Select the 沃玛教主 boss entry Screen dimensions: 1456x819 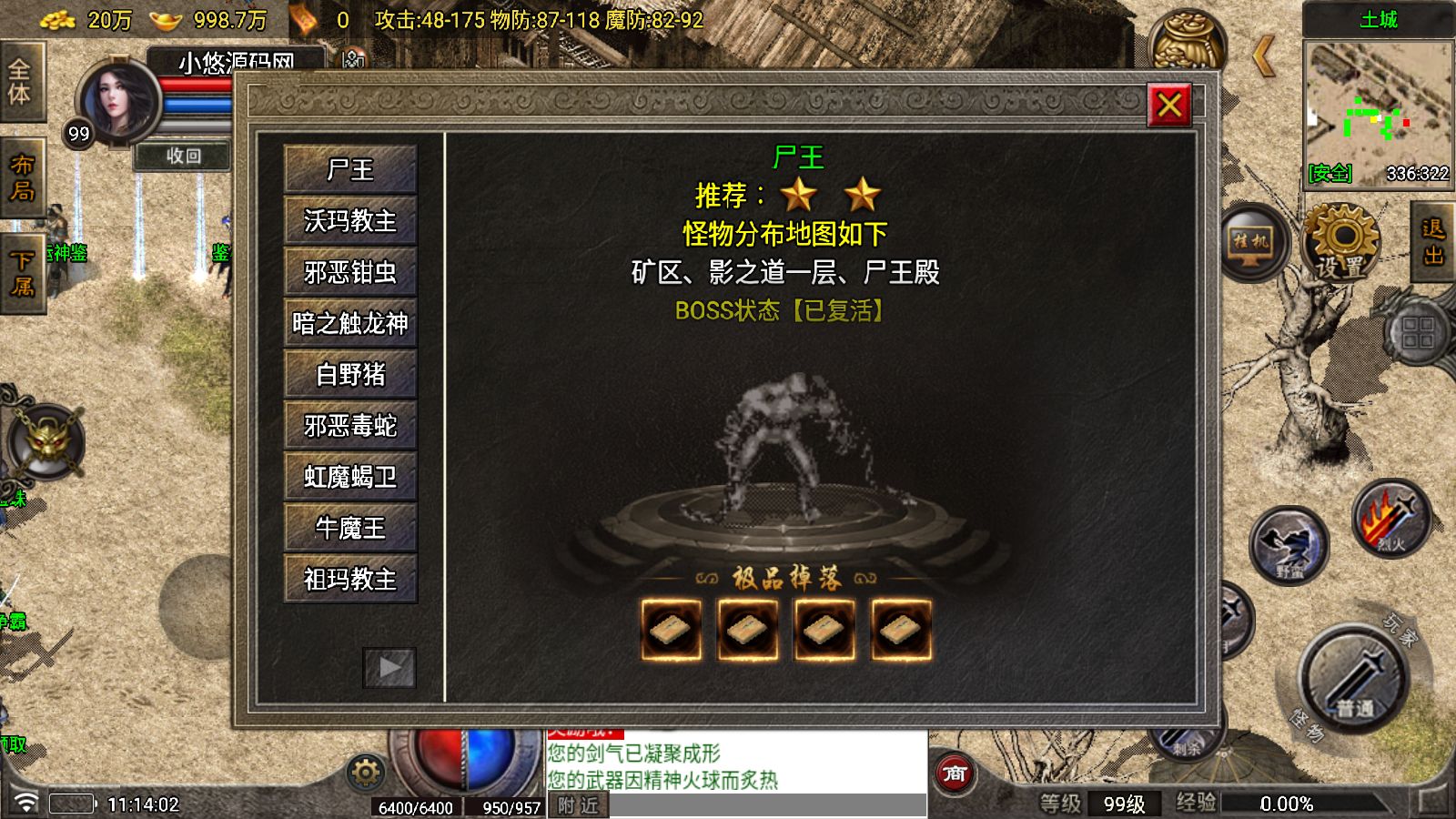(x=349, y=221)
